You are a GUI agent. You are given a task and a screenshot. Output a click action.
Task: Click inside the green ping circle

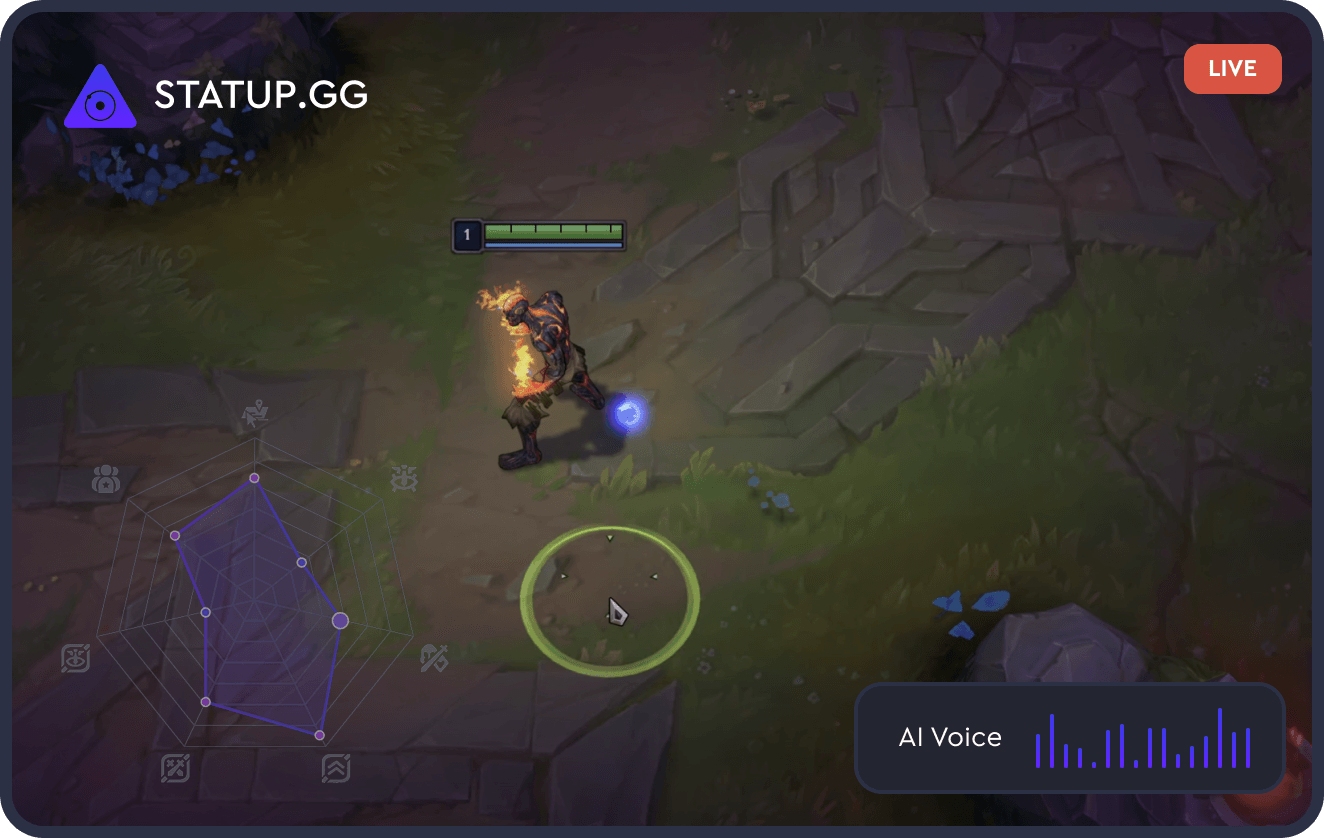coord(612,597)
